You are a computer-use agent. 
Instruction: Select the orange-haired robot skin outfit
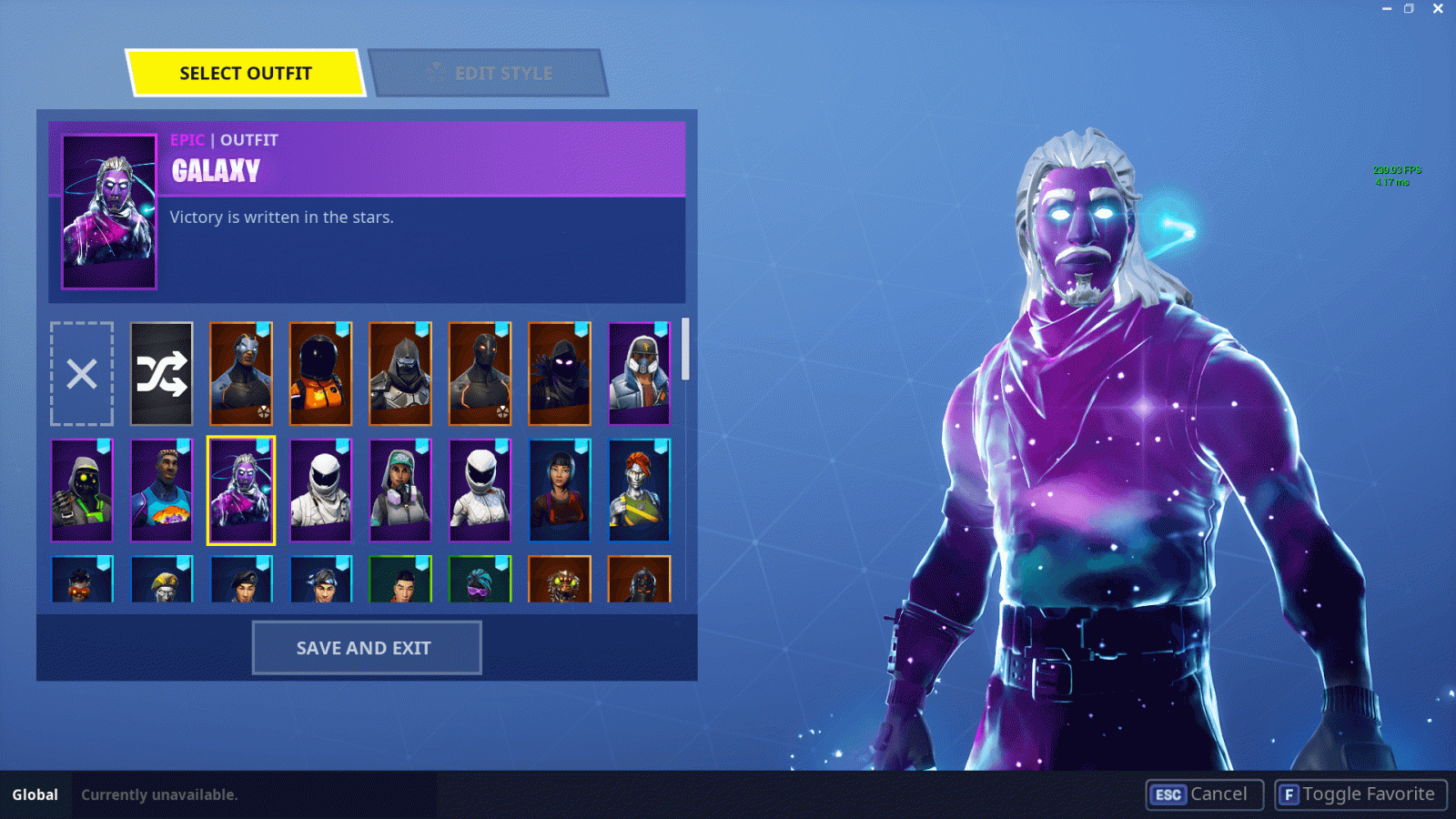click(639, 490)
